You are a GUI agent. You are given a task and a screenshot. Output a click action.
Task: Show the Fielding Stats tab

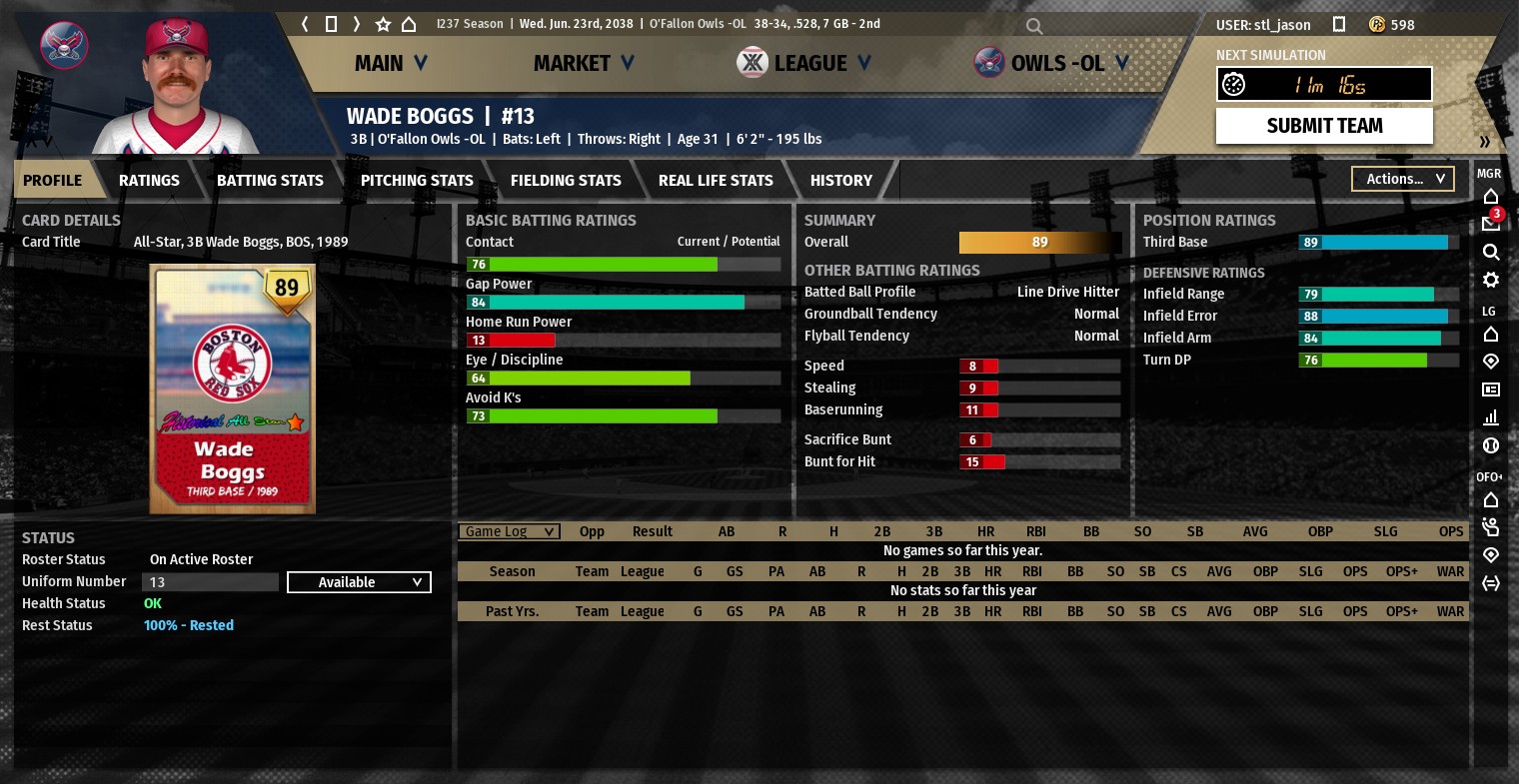(x=566, y=181)
